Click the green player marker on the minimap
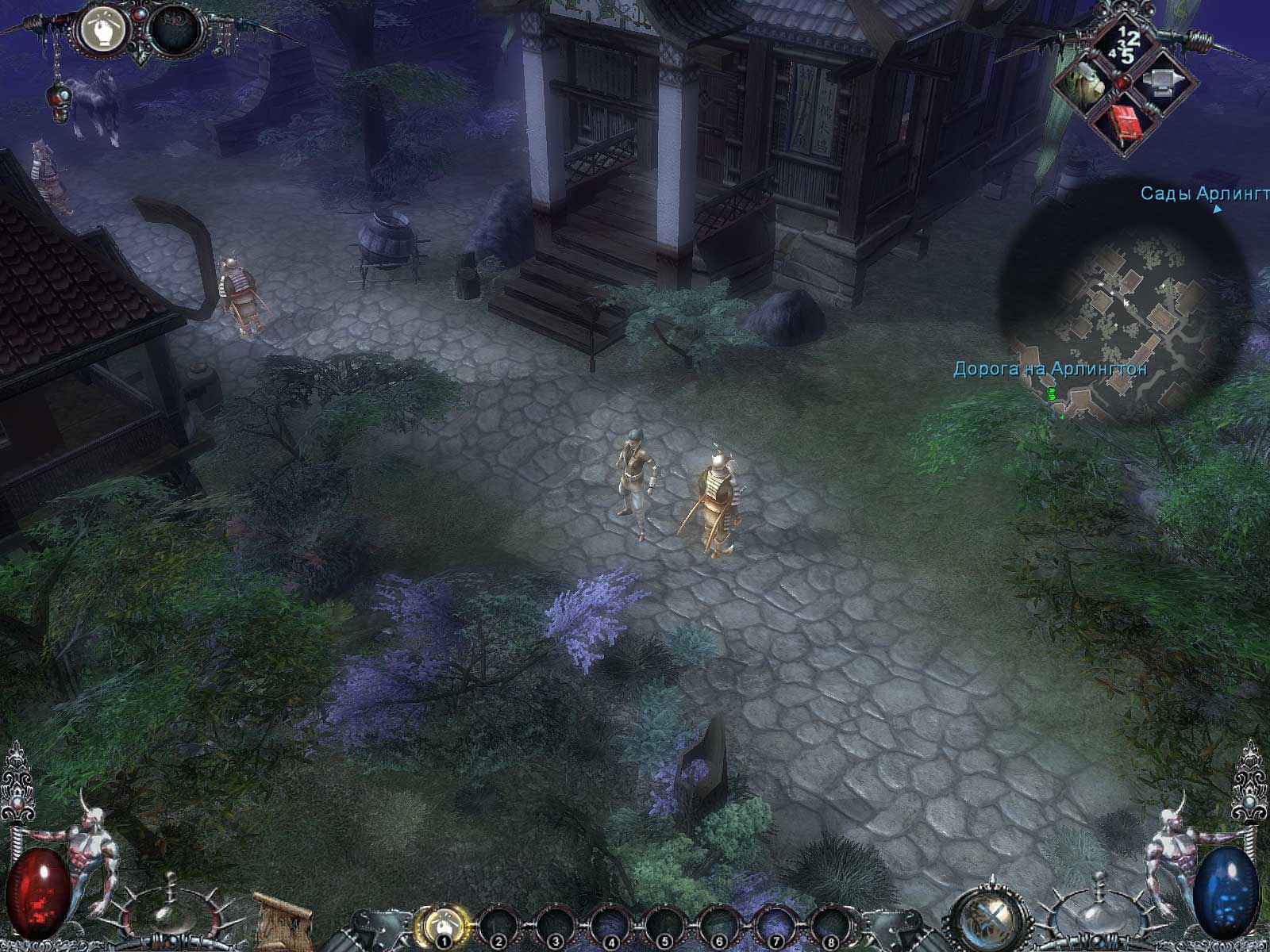1270x952 pixels. [1053, 392]
